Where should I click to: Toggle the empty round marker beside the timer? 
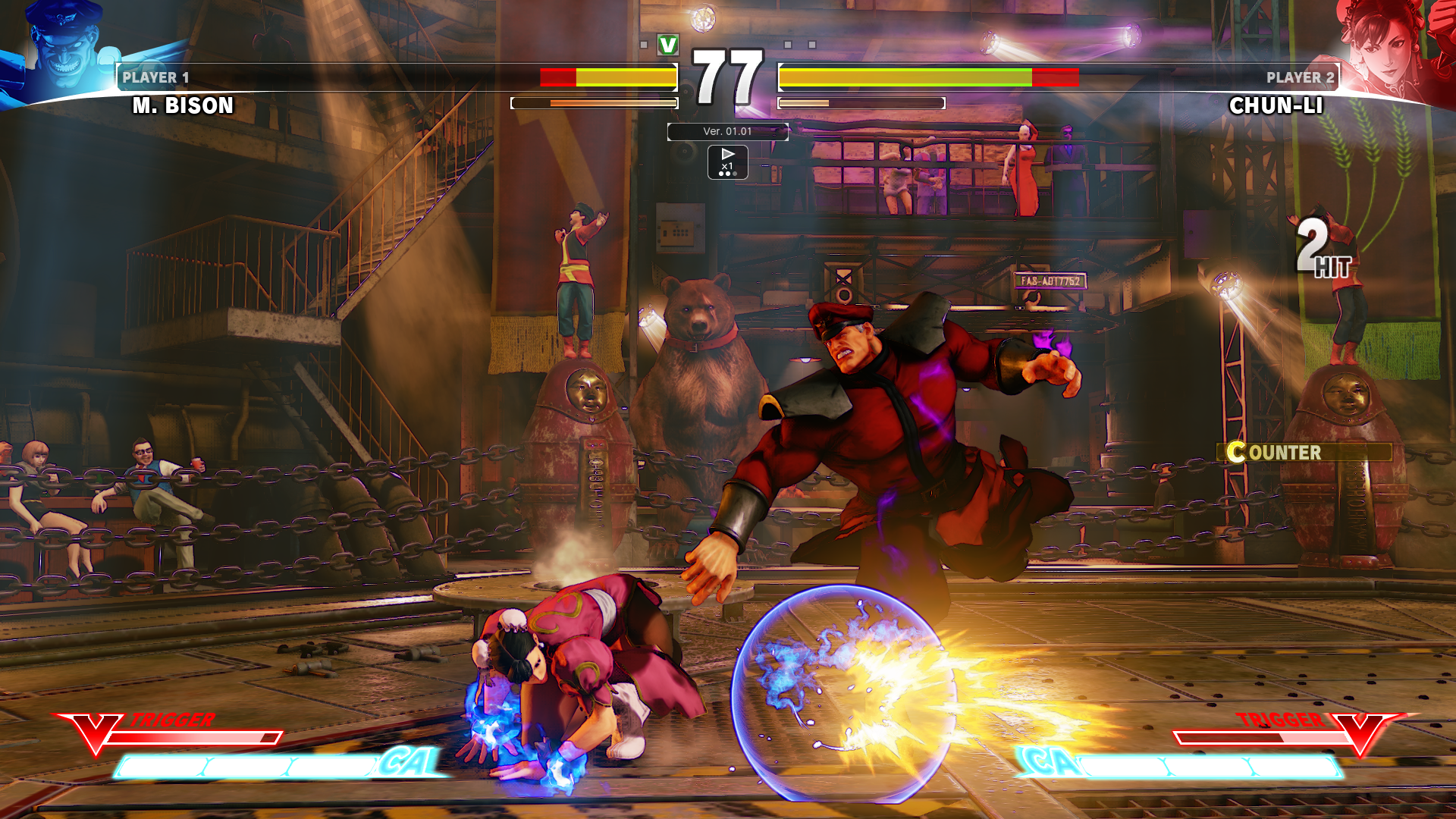point(644,44)
